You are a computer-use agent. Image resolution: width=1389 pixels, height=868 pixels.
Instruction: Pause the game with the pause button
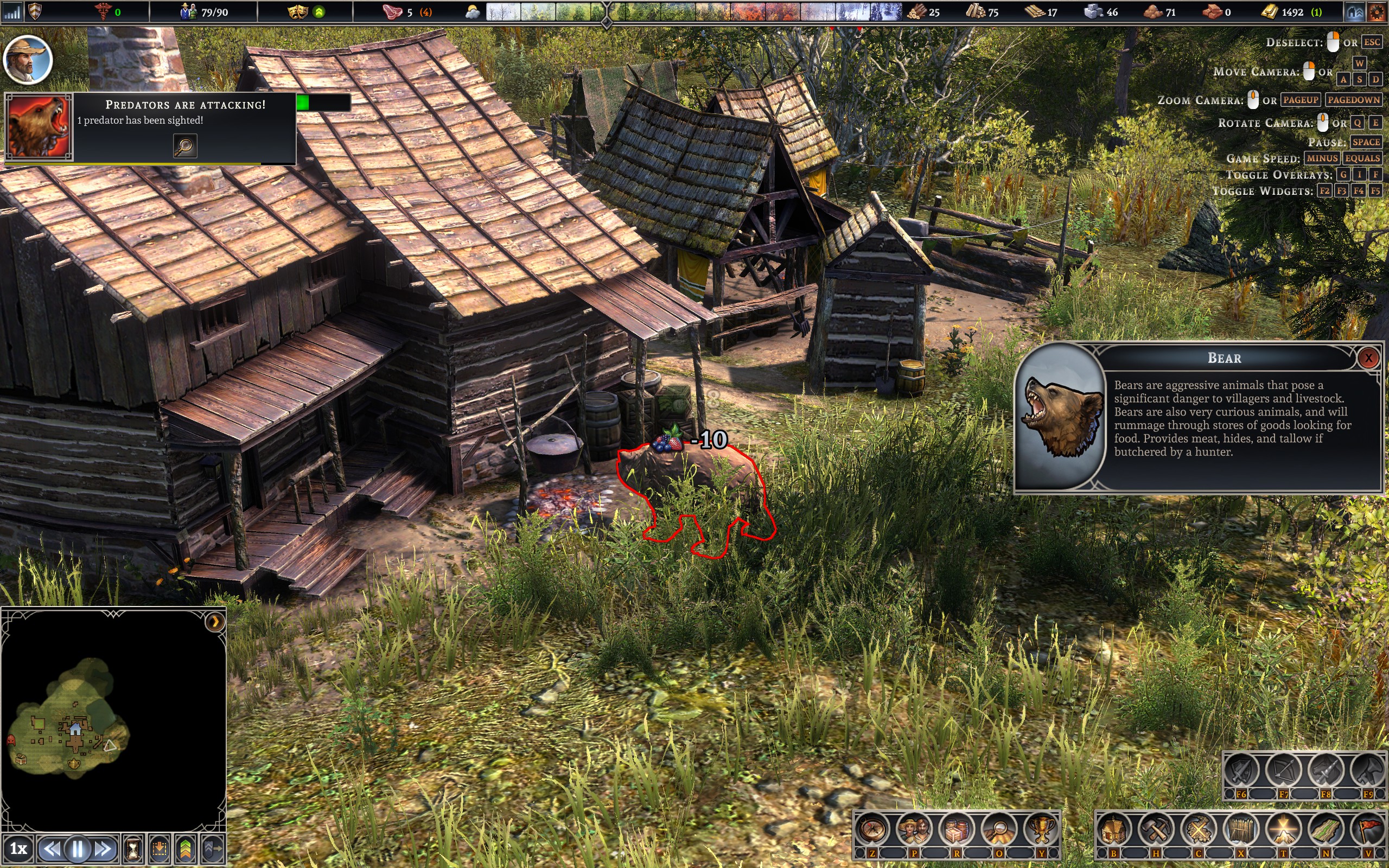(x=78, y=848)
